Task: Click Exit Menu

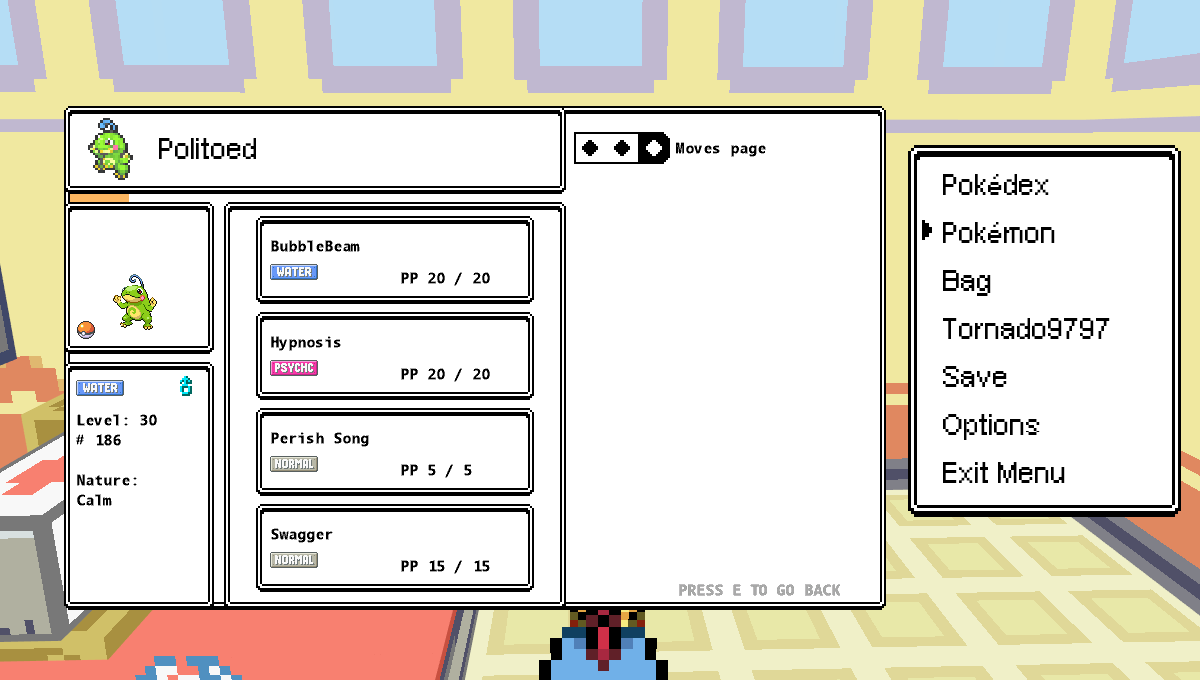Action: pos(1003,474)
